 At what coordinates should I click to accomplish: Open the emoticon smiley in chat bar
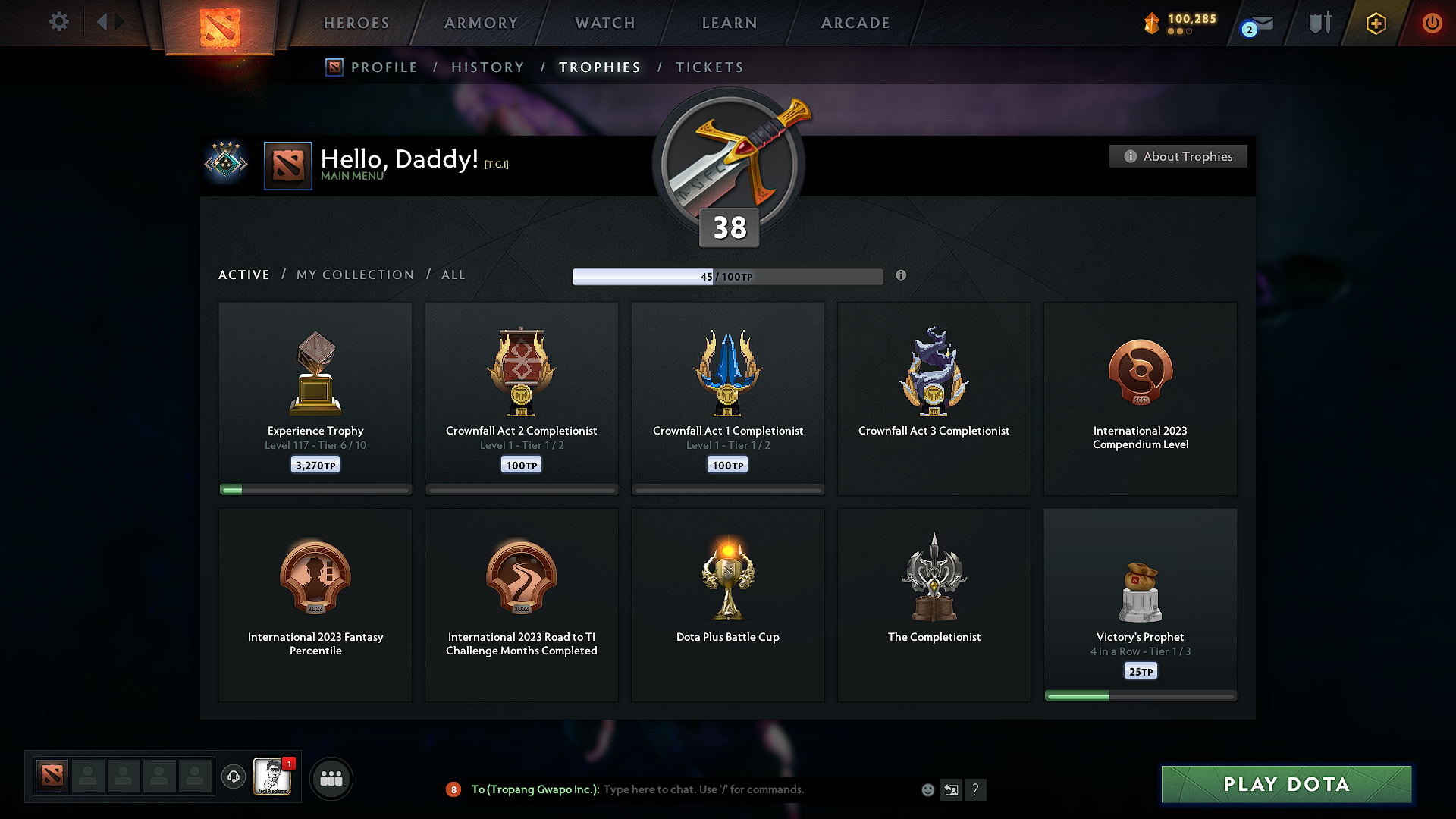pos(927,789)
